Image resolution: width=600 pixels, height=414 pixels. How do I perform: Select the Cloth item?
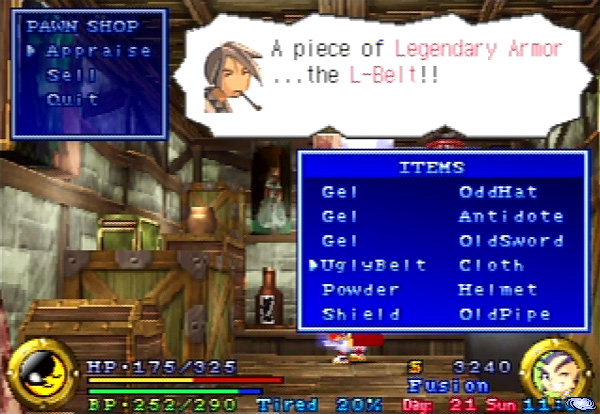coord(490,265)
